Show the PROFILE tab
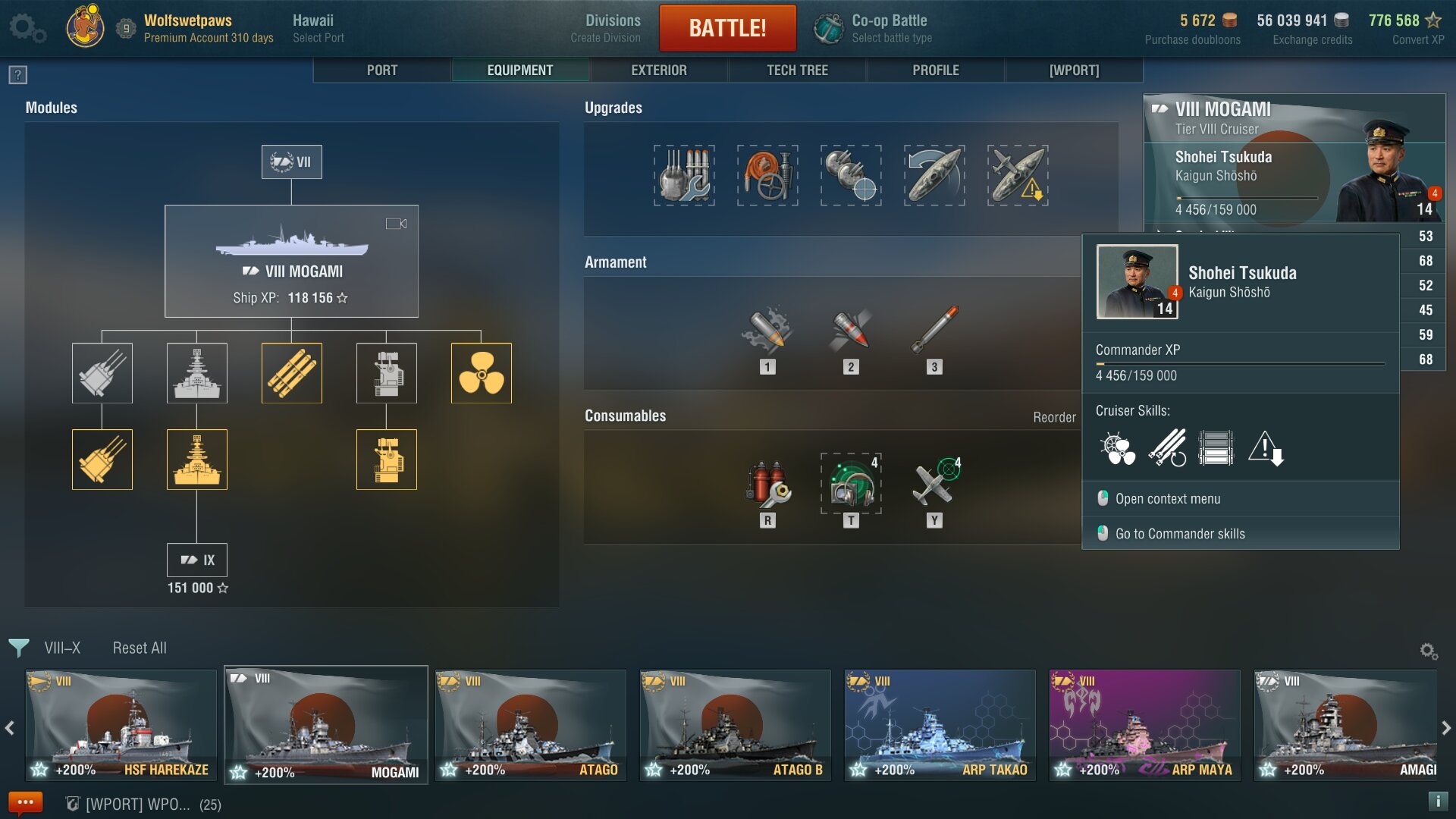Image resolution: width=1456 pixels, height=819 pixels. [935, 71]
